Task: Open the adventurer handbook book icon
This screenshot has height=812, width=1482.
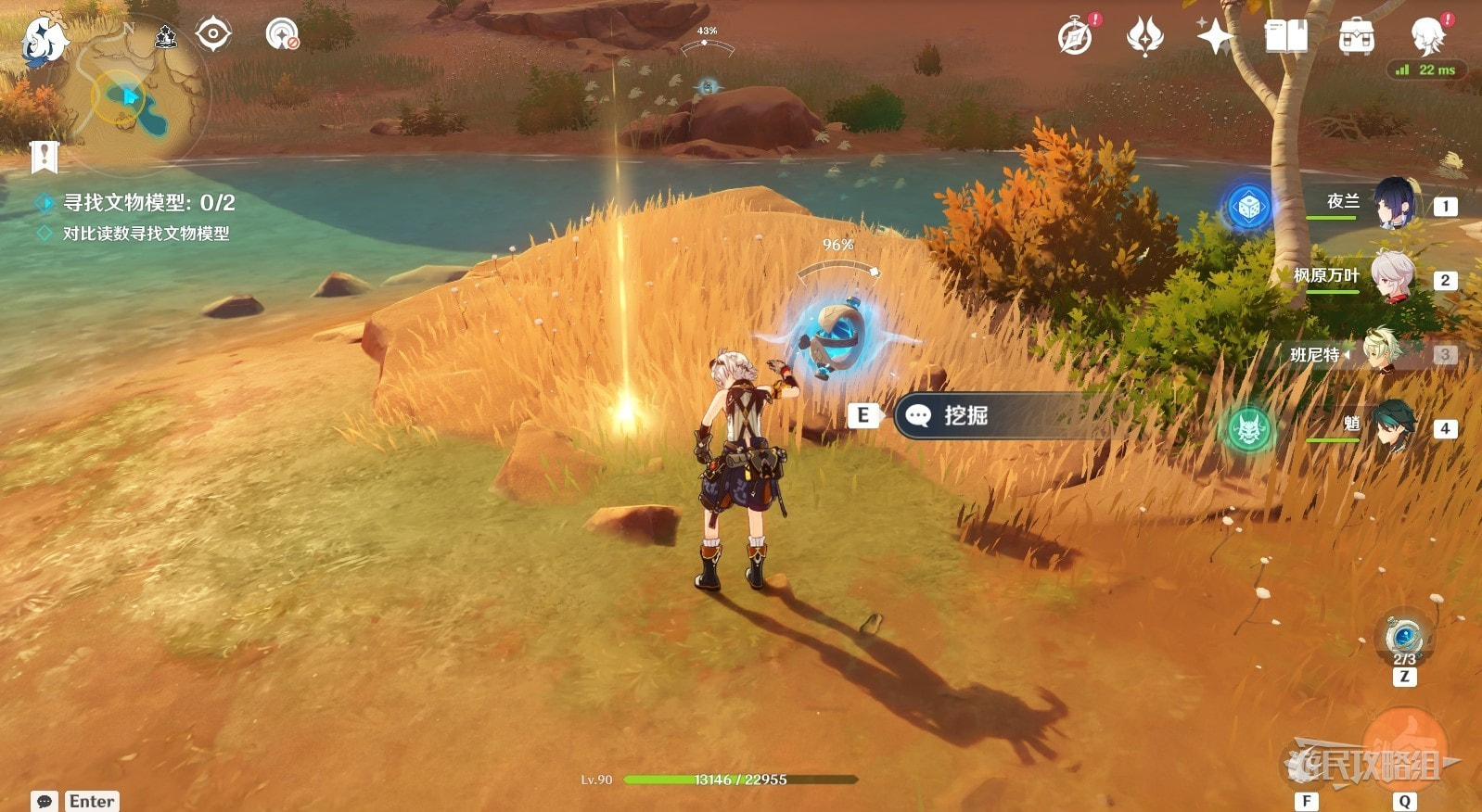Action: pyautogui.click(x=1285, y=37)
